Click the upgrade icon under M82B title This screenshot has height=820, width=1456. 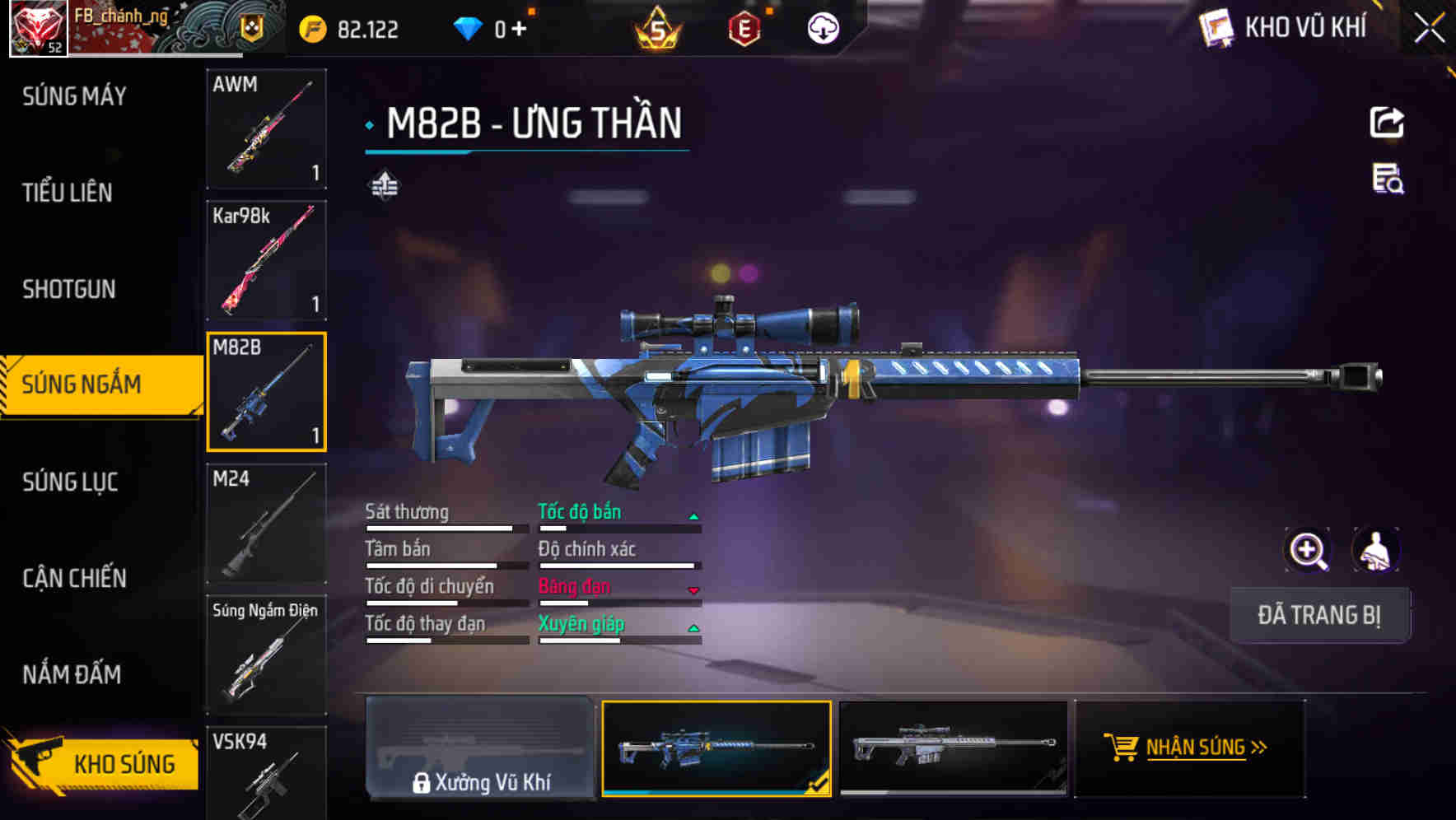click(384, 186)
